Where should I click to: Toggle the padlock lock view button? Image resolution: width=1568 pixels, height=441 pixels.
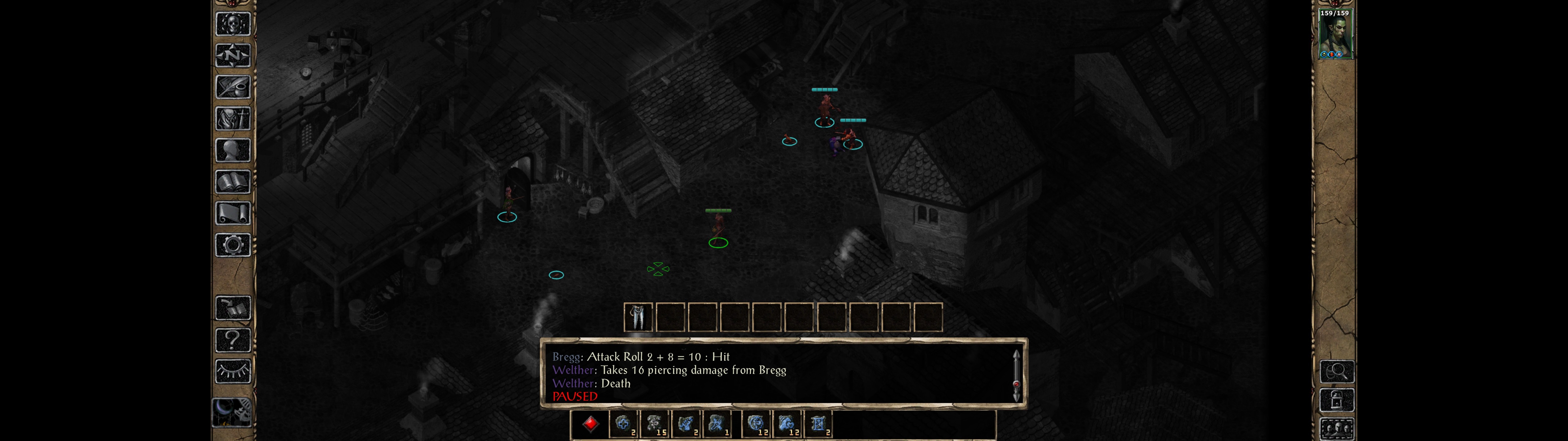click(x=1337, y=400)
